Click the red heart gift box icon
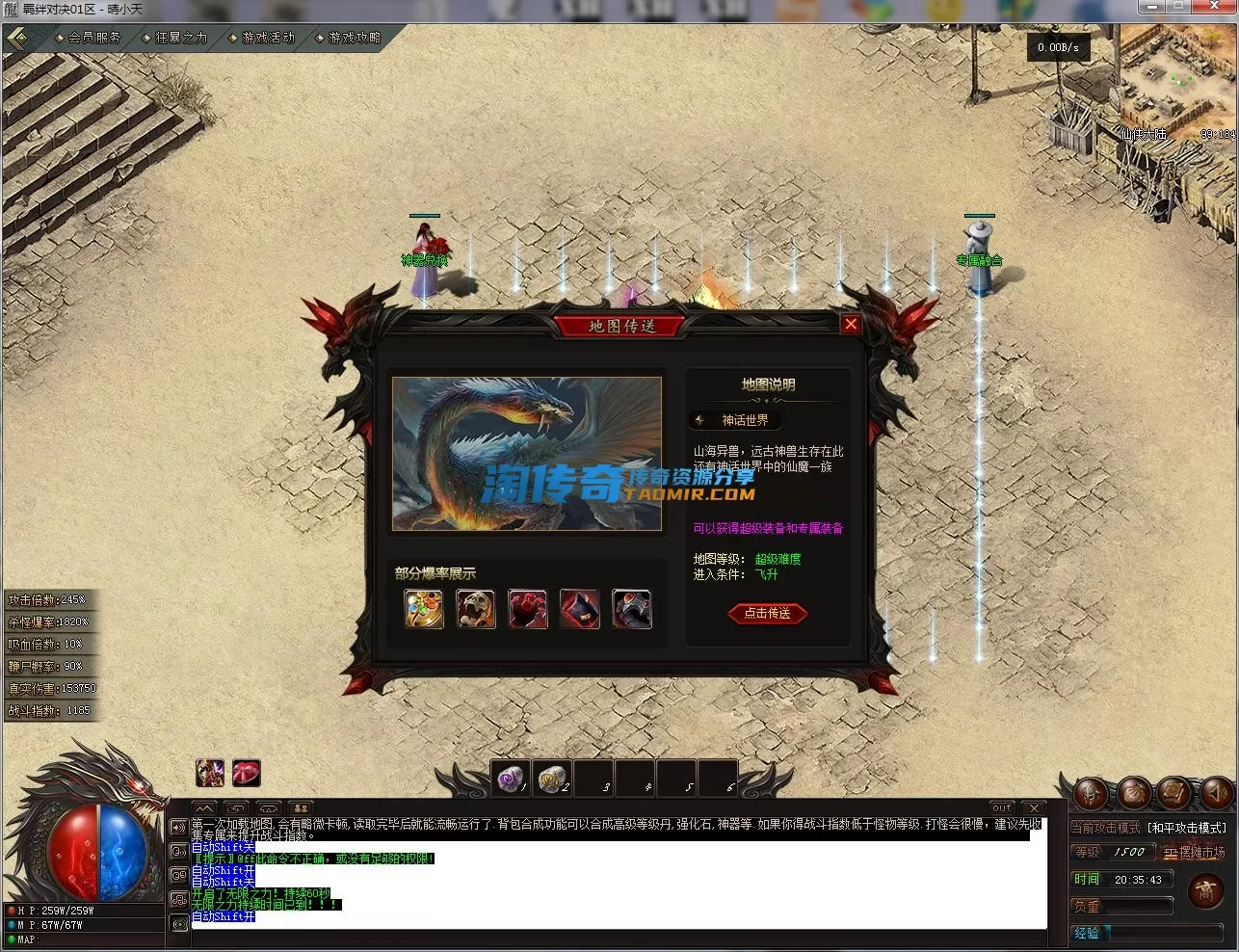1239x952 pixels. point(247,773)
